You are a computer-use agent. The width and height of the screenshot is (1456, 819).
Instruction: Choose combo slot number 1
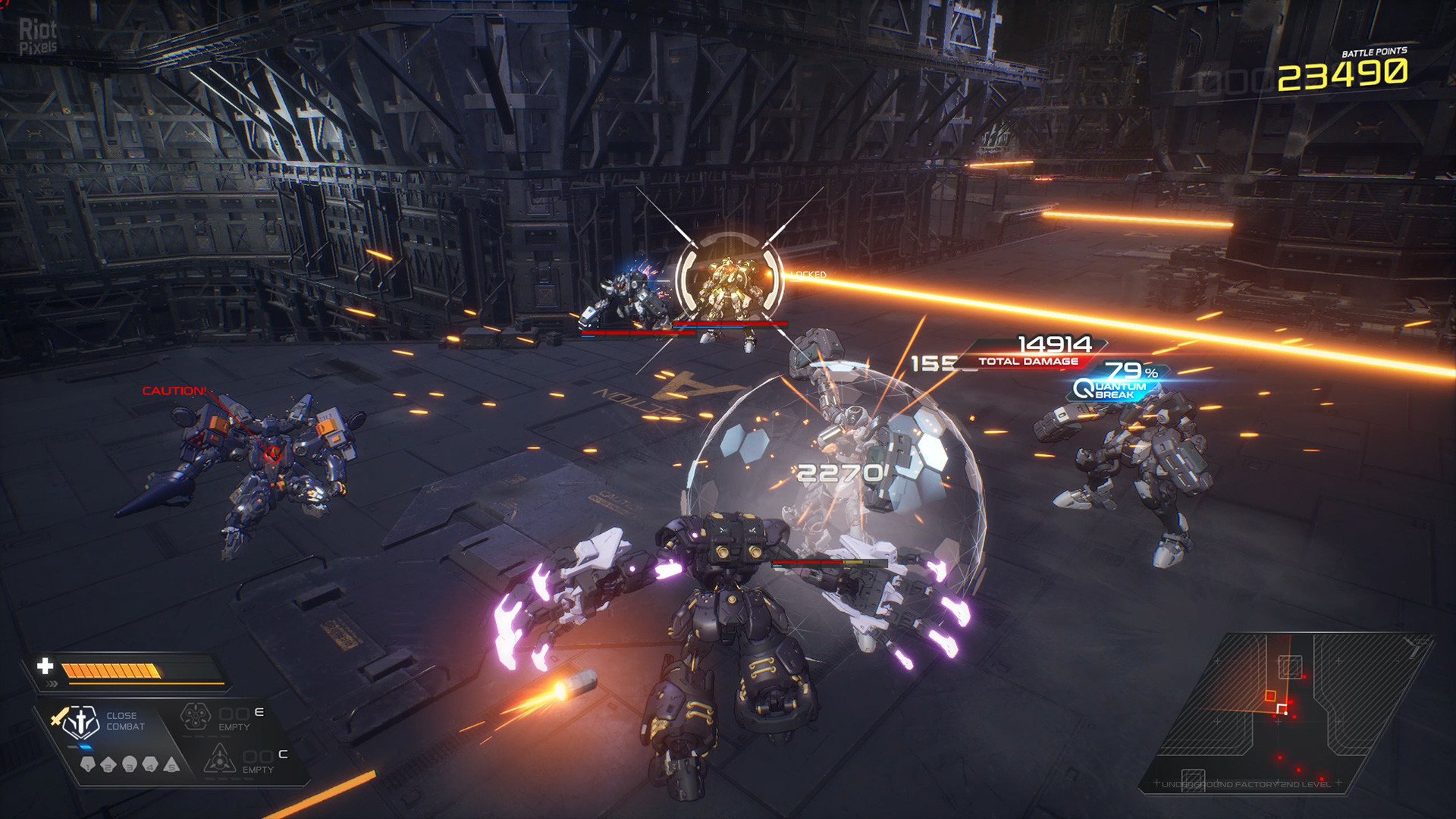[88, 764]
